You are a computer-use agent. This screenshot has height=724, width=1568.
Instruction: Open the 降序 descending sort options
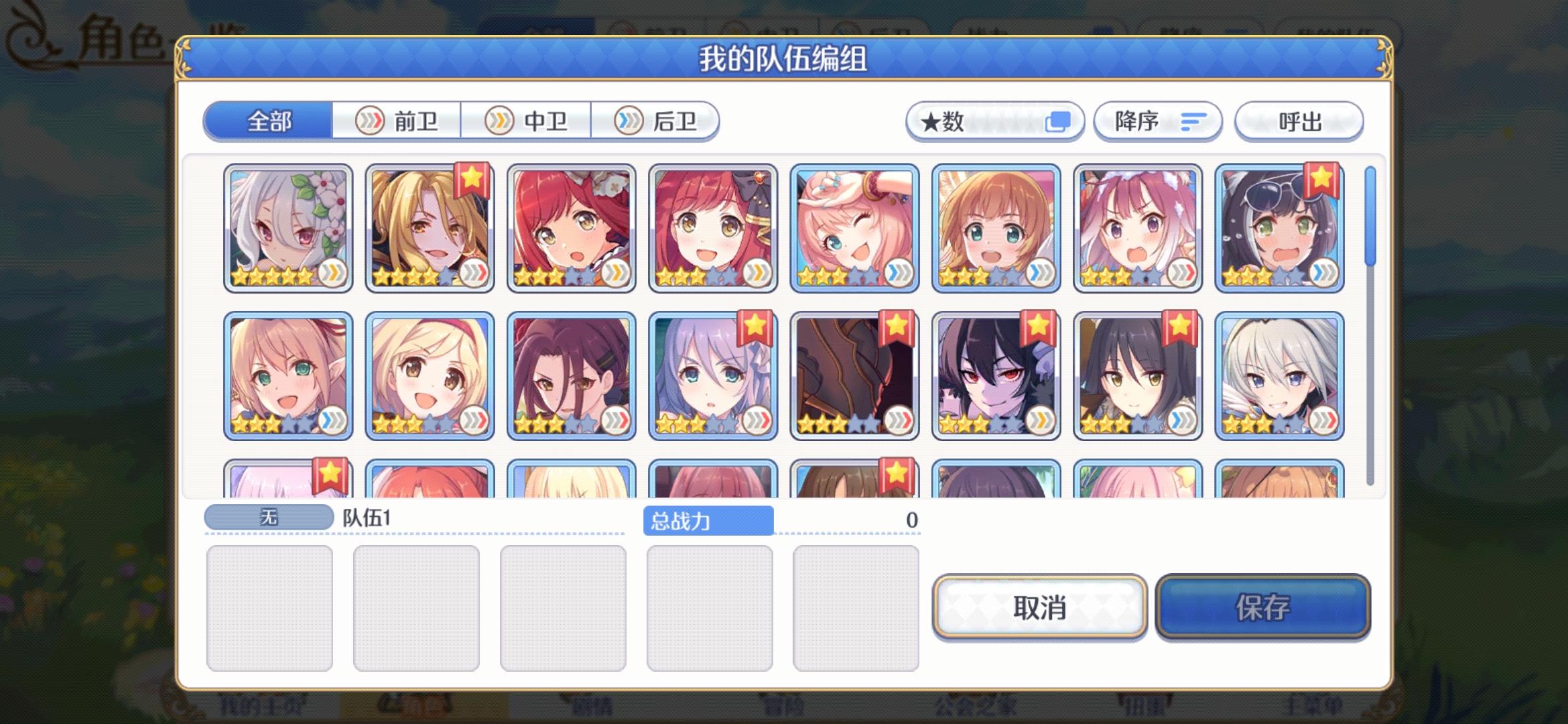(x=1157, y=121)
